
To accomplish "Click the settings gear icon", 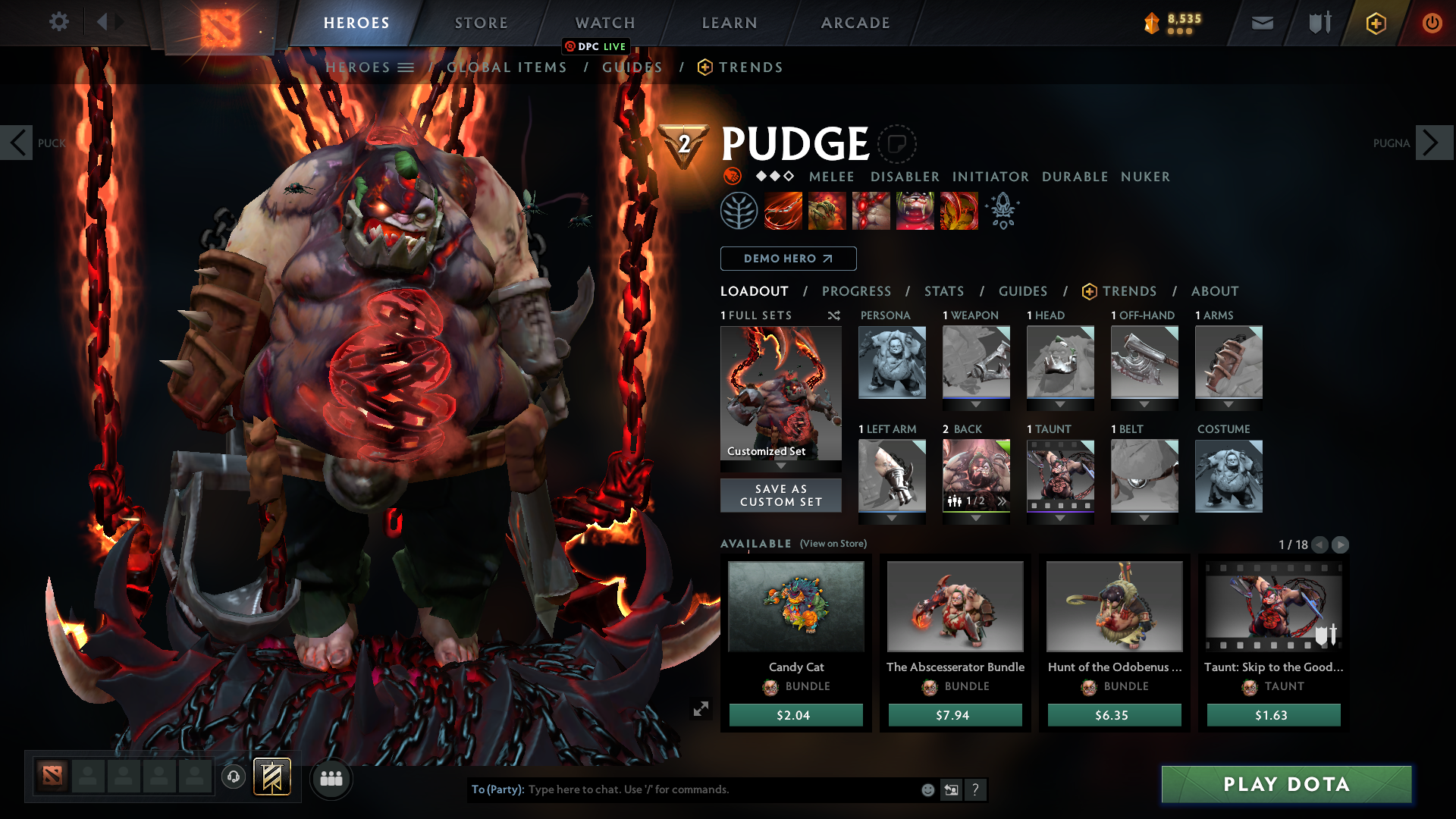I will coord(59,22).
